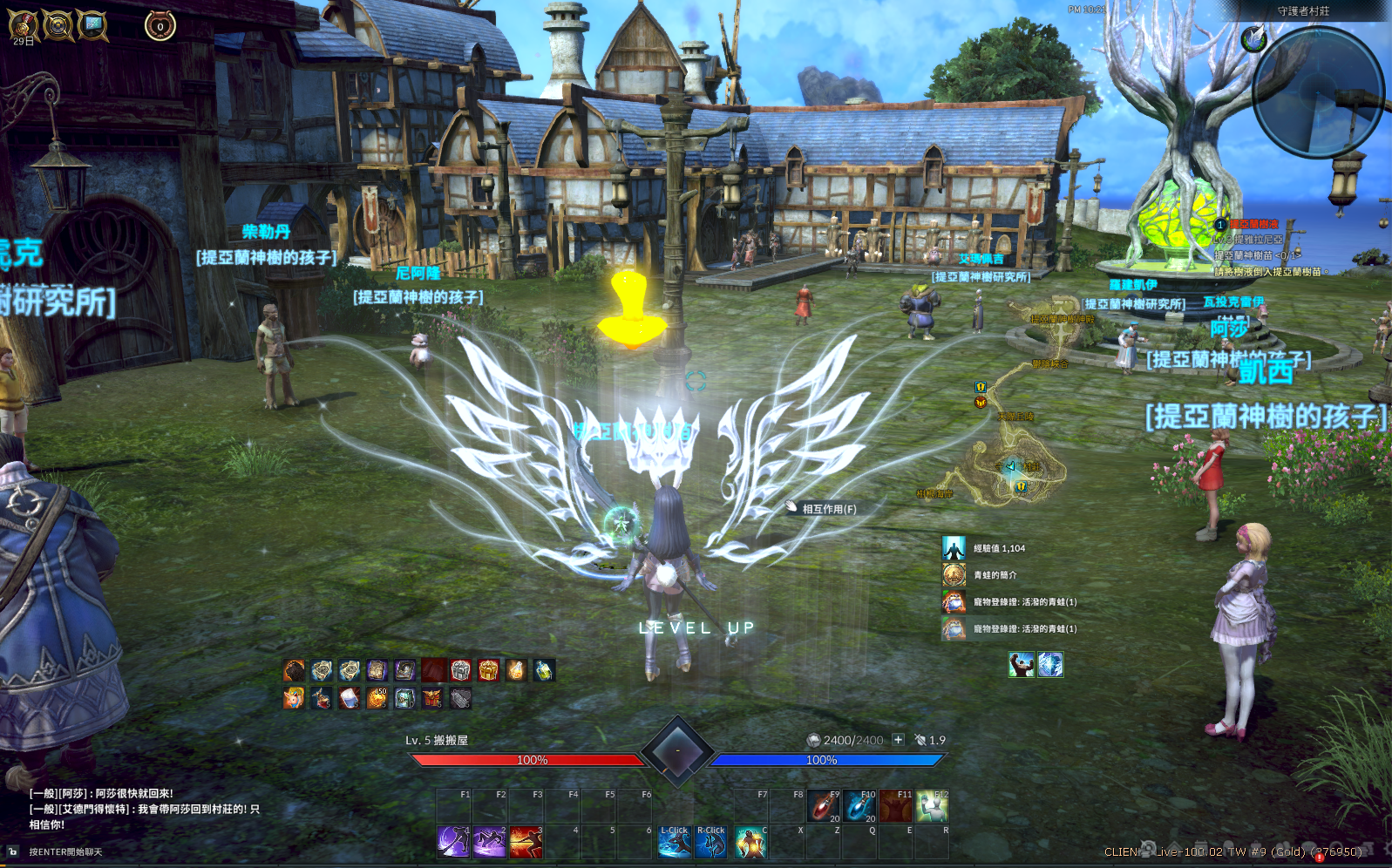Select the flexing strongman buff icon
1392x868 pixels.
pyautogui.click(x=1022, y=665)
